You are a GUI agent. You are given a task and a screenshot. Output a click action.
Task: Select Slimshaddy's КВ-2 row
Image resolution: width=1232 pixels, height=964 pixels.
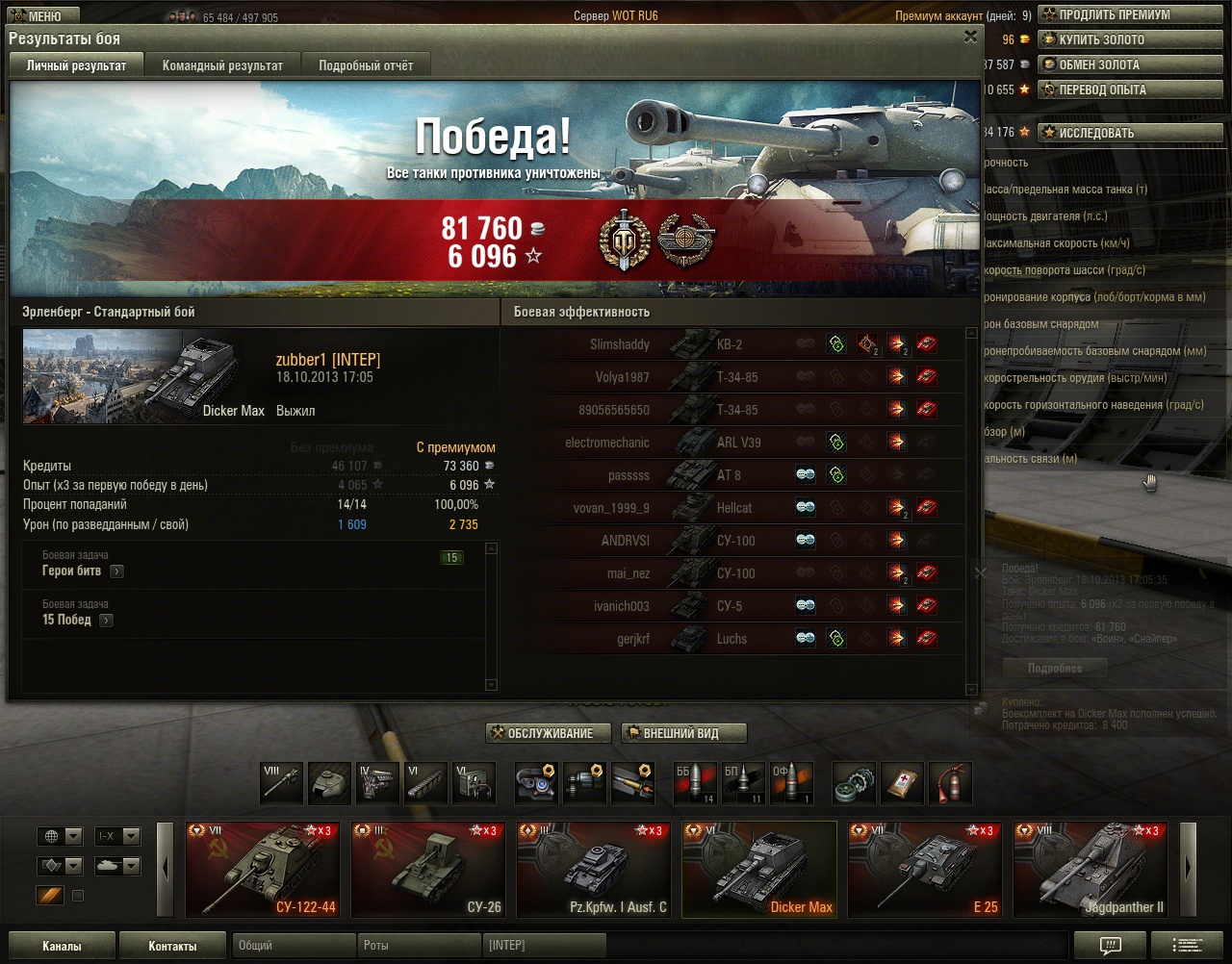(731, 344)
